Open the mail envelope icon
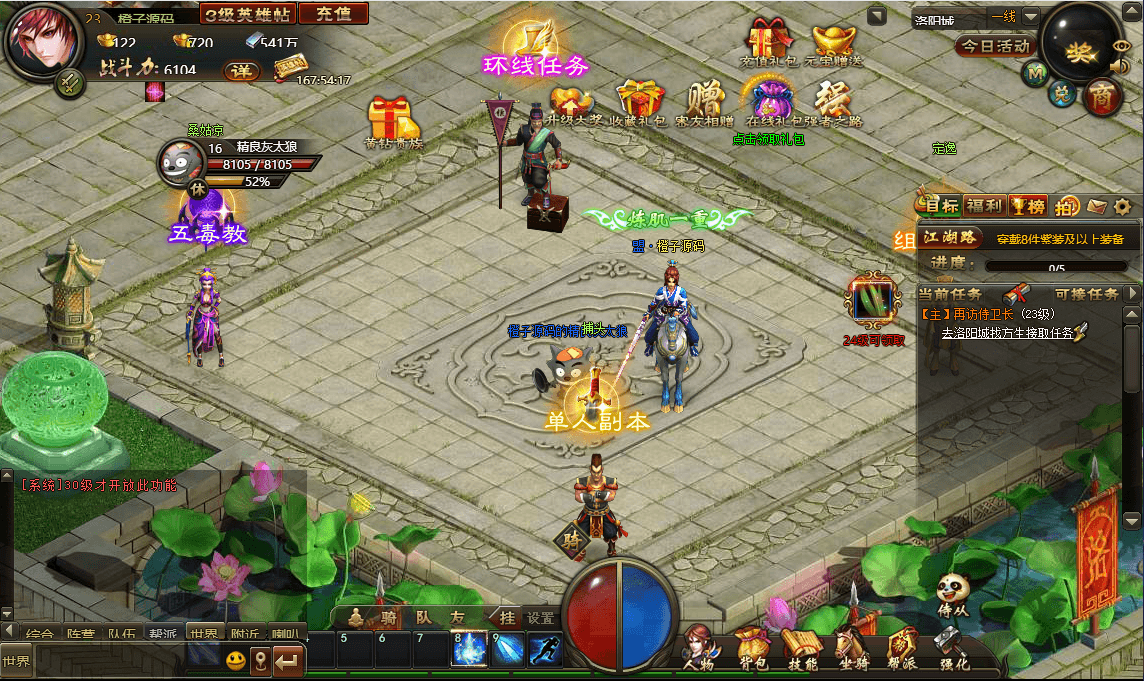The height and width of the screenshot is (681, 1144). point(1097,207)
